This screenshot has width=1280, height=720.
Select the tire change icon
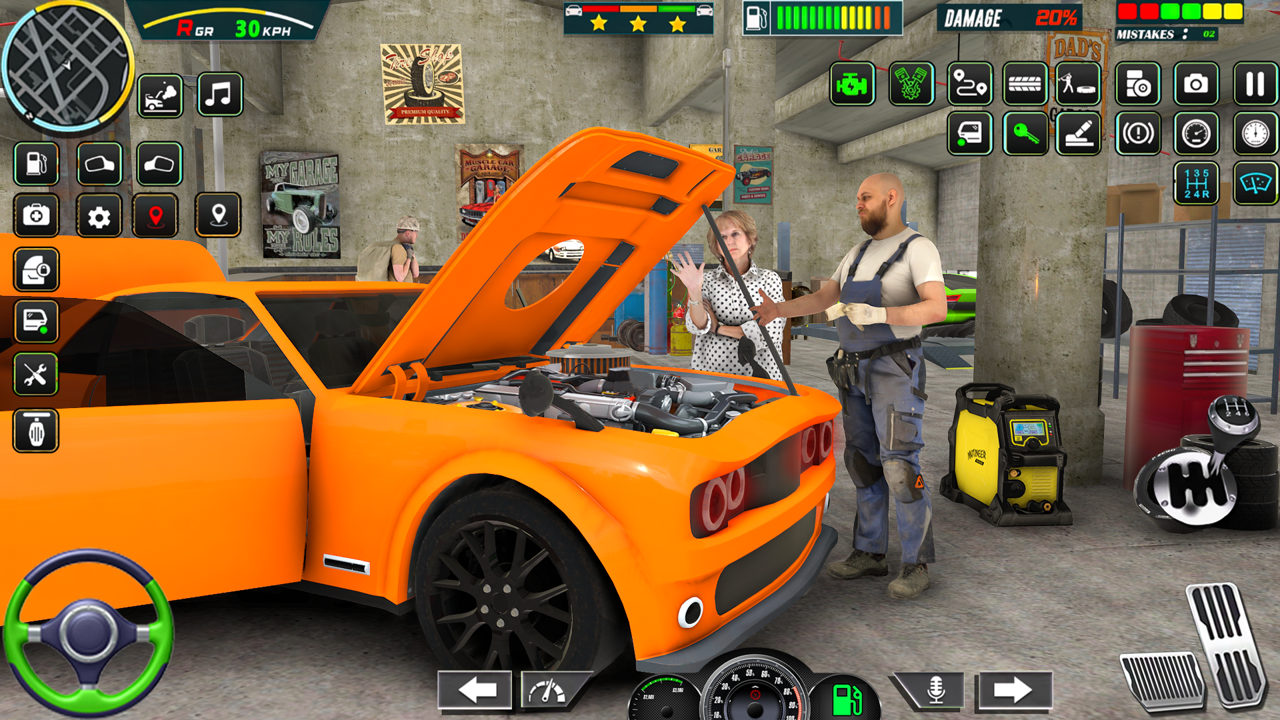point(1025,84)
